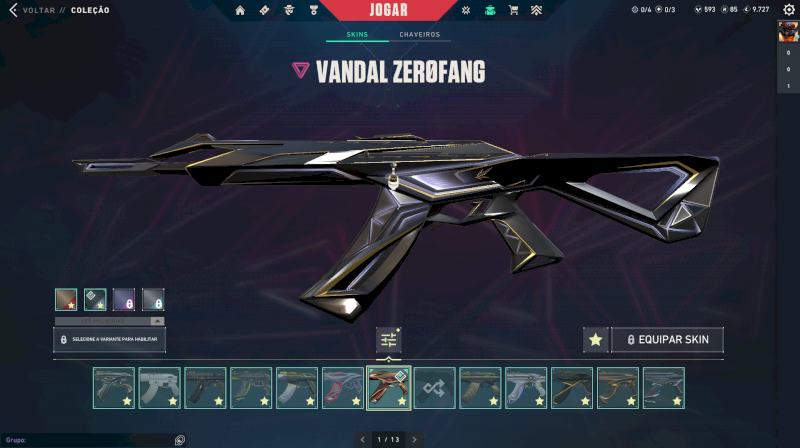Click the locked 'Selecione a variante para habilitar' button
The width and height of the screenshot is (800, 448).
110,340
